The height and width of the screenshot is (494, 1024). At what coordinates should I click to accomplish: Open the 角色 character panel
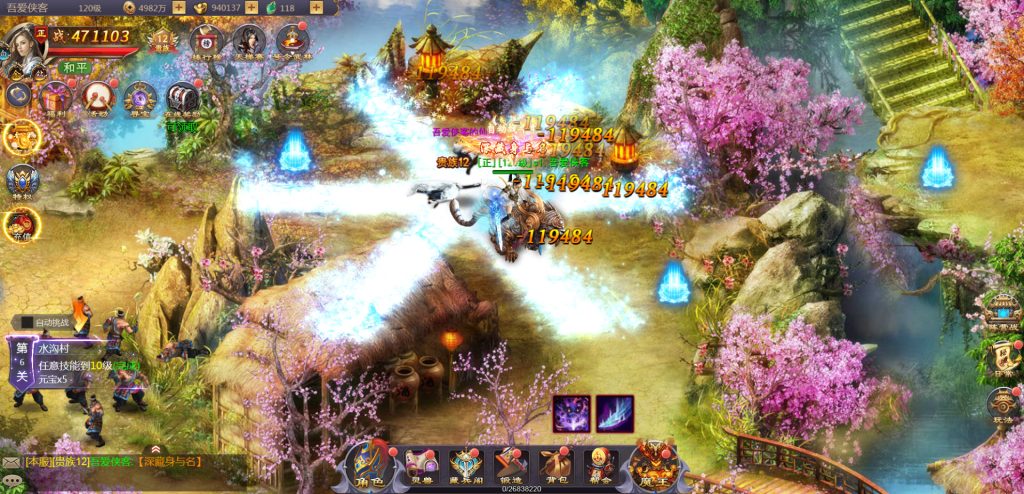click(x=368, y=463)
